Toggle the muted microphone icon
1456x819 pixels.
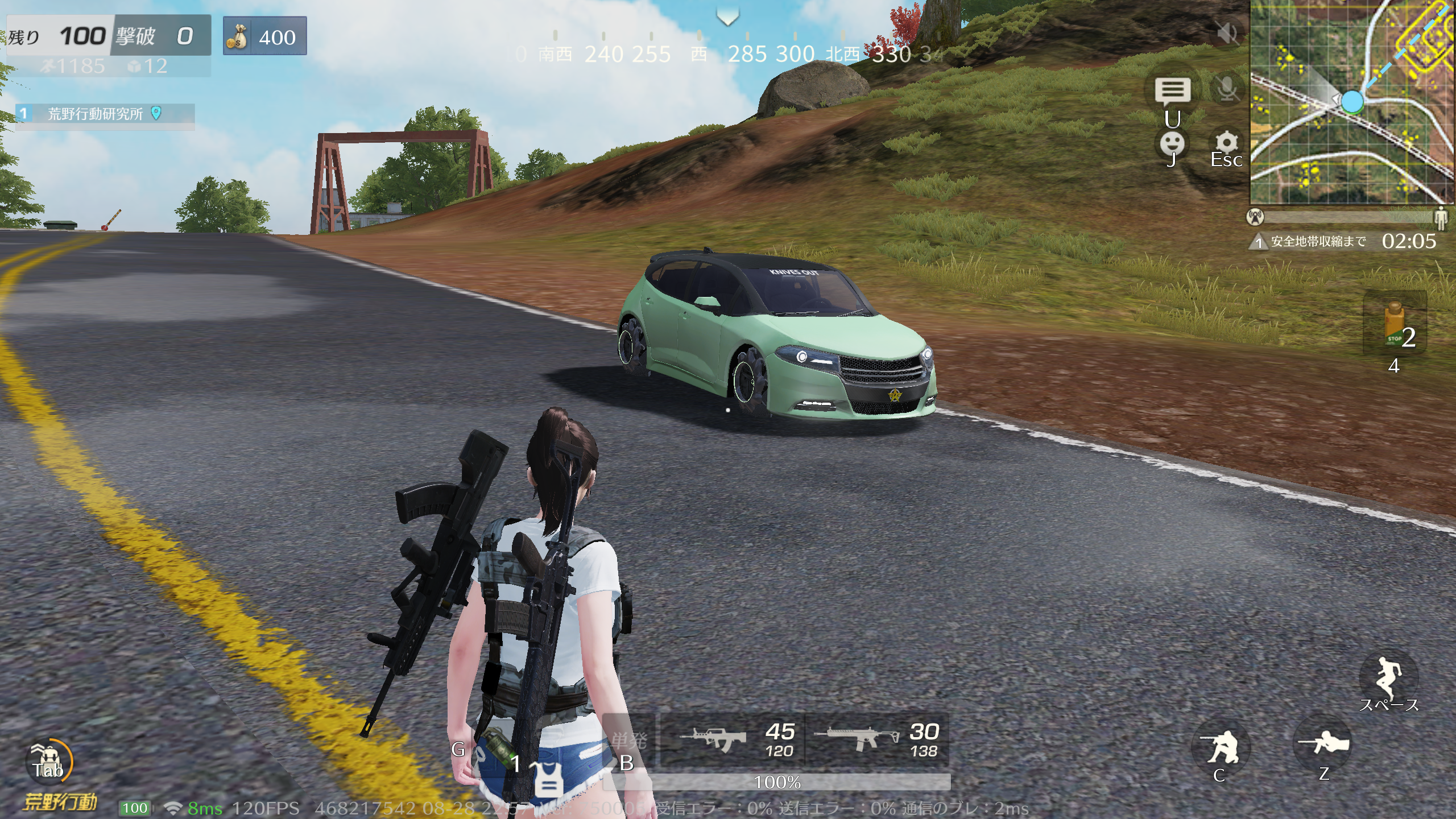pos(1227,89)
